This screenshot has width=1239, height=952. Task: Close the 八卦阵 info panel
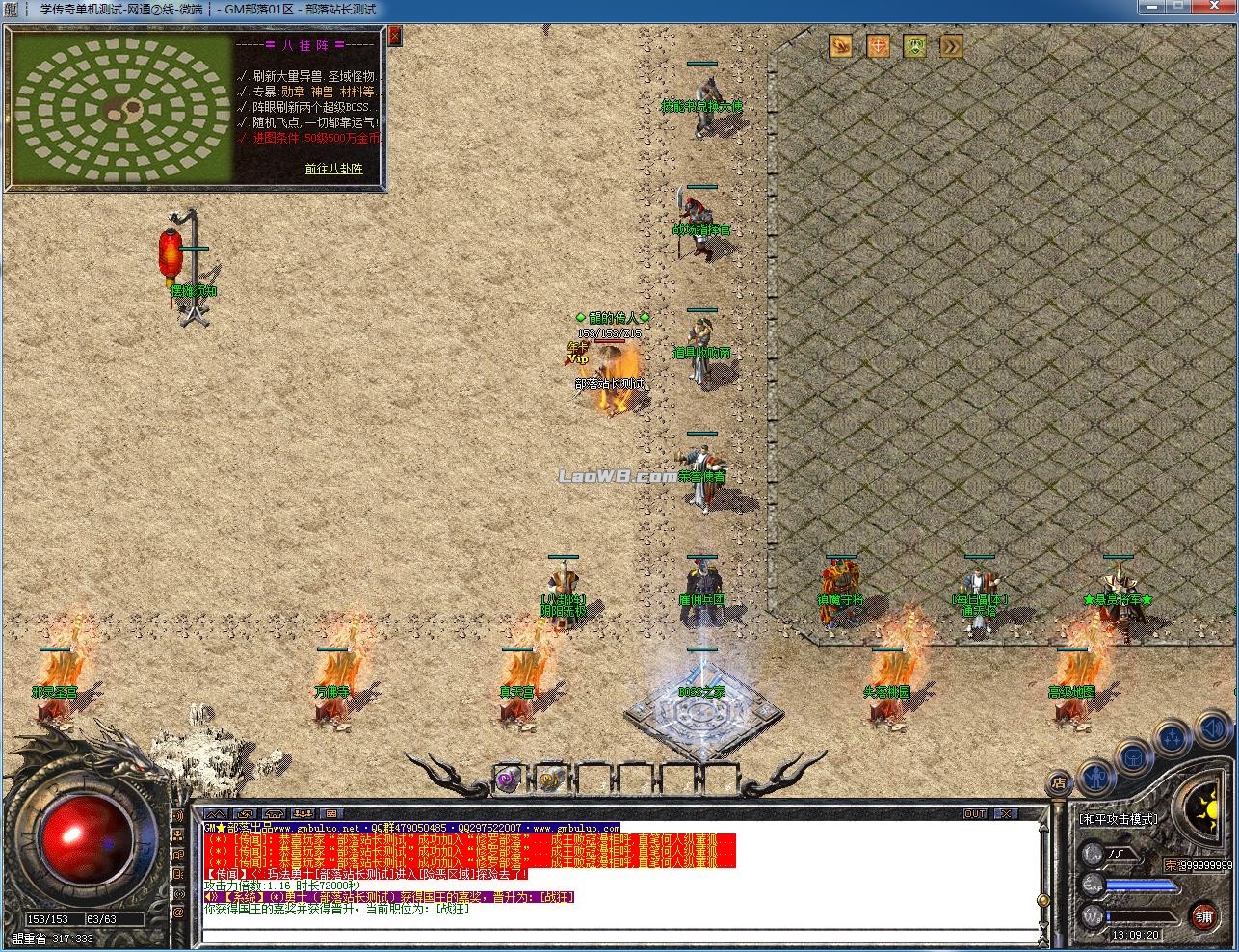pos(393,38)
